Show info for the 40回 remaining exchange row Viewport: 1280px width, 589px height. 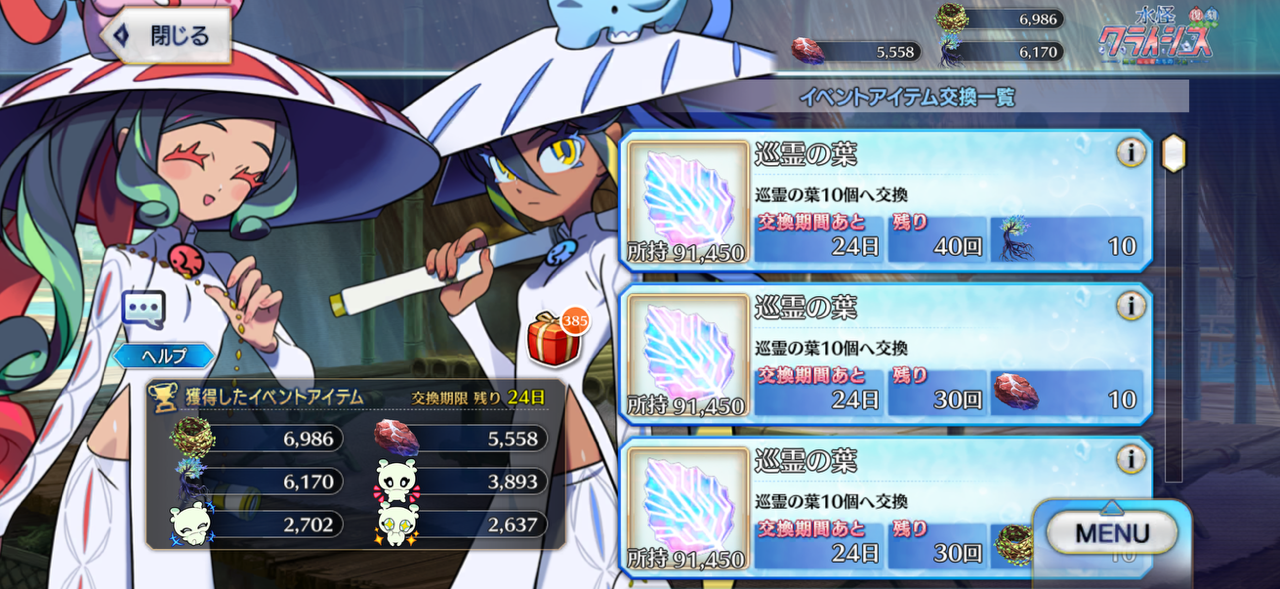(1131, 153)
